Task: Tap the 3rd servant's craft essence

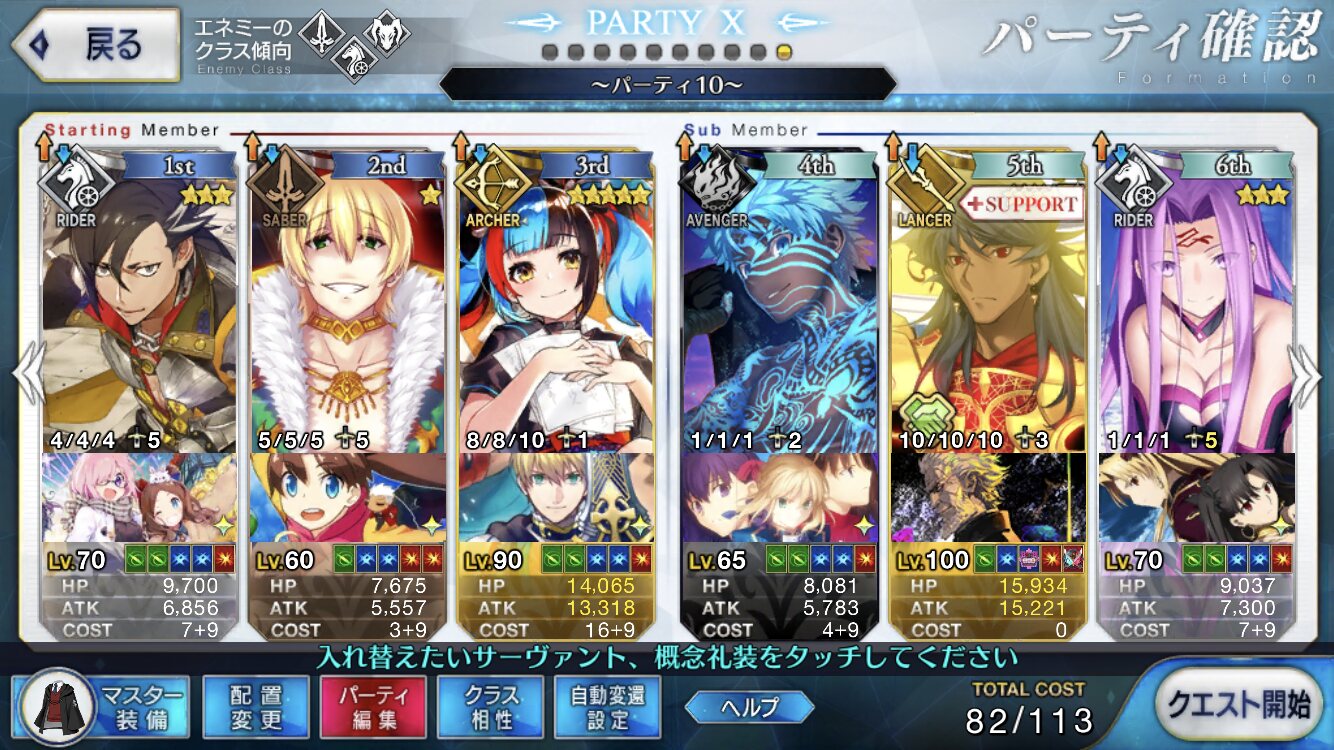Action: pyautogui.click(x=556, y=497)
